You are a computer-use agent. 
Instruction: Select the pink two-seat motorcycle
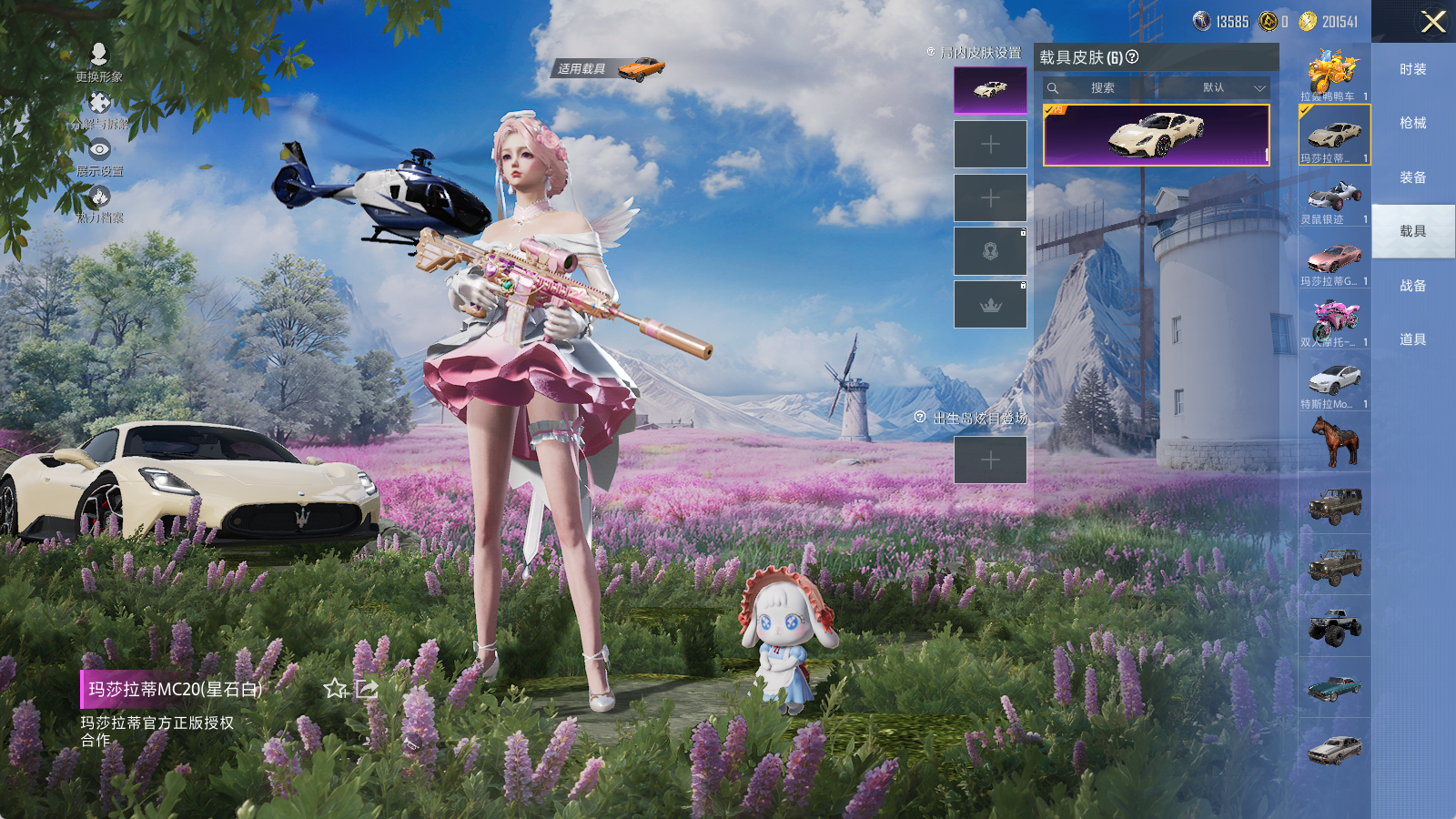[x=1334, y=320]
